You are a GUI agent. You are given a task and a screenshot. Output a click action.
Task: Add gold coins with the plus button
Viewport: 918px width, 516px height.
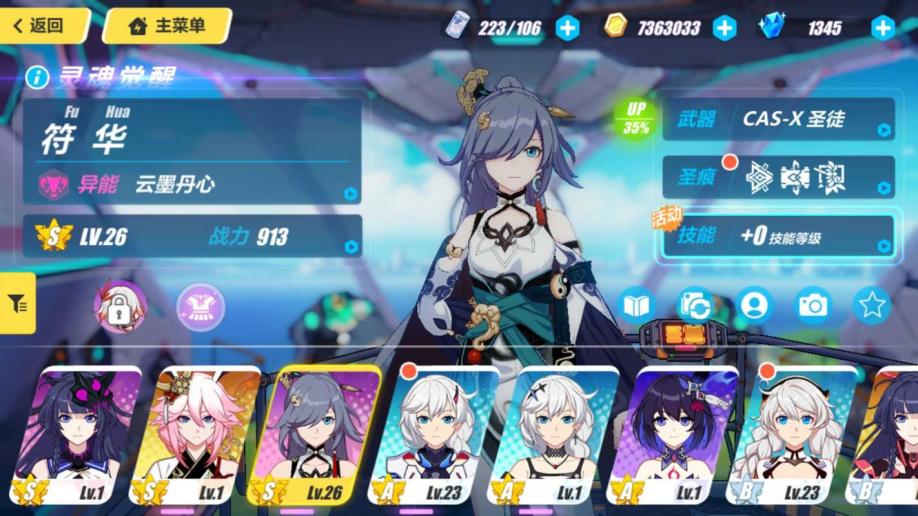point(724,28)
